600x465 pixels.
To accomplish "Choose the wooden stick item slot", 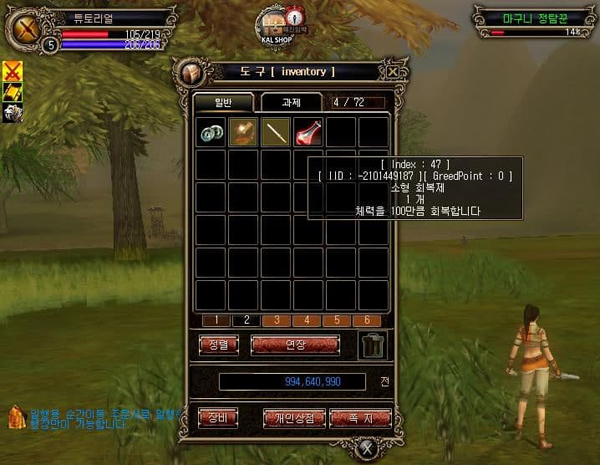I will coord(276,133).
